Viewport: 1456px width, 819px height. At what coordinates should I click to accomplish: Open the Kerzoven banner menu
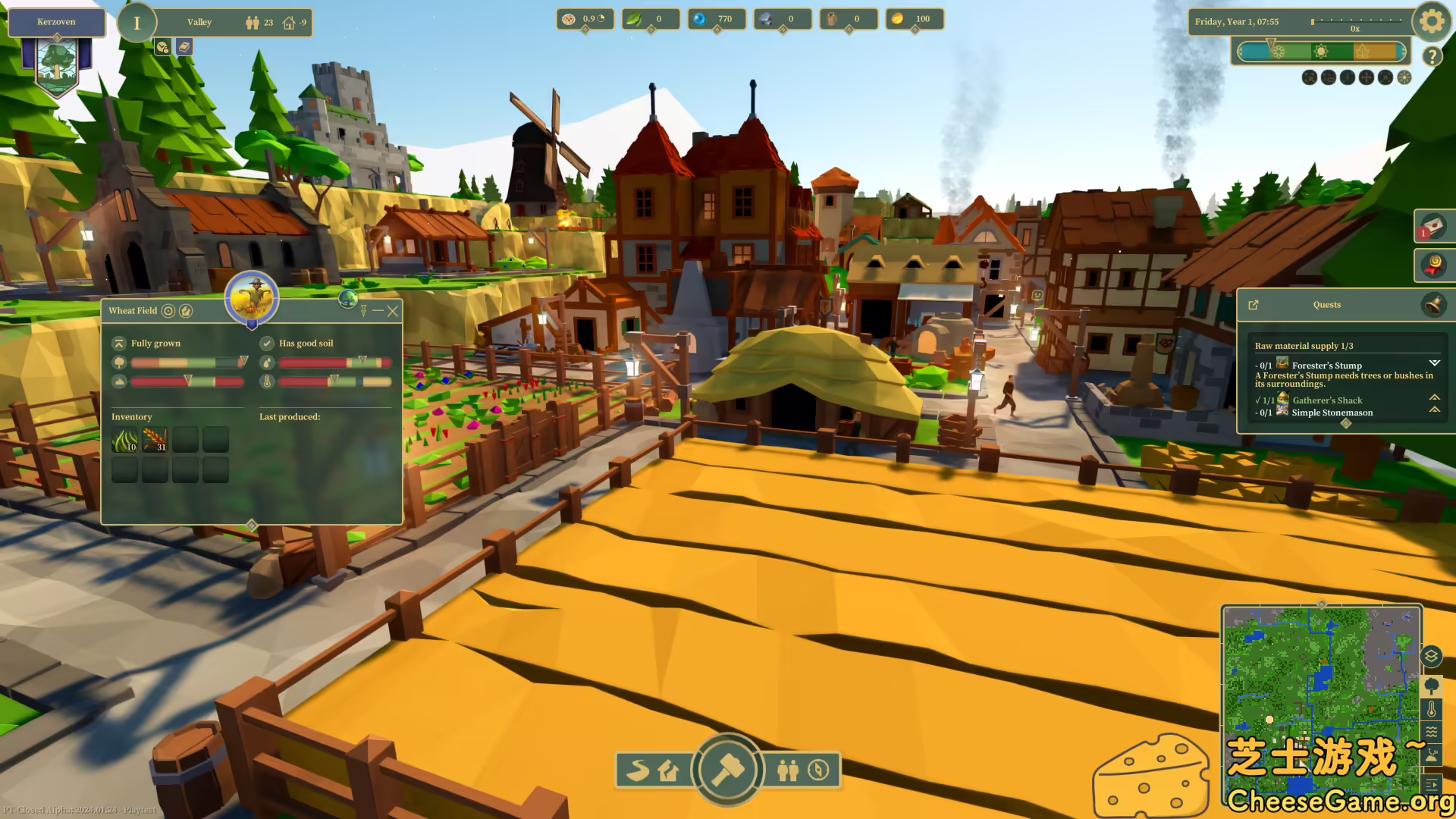[x=56, y=22]
